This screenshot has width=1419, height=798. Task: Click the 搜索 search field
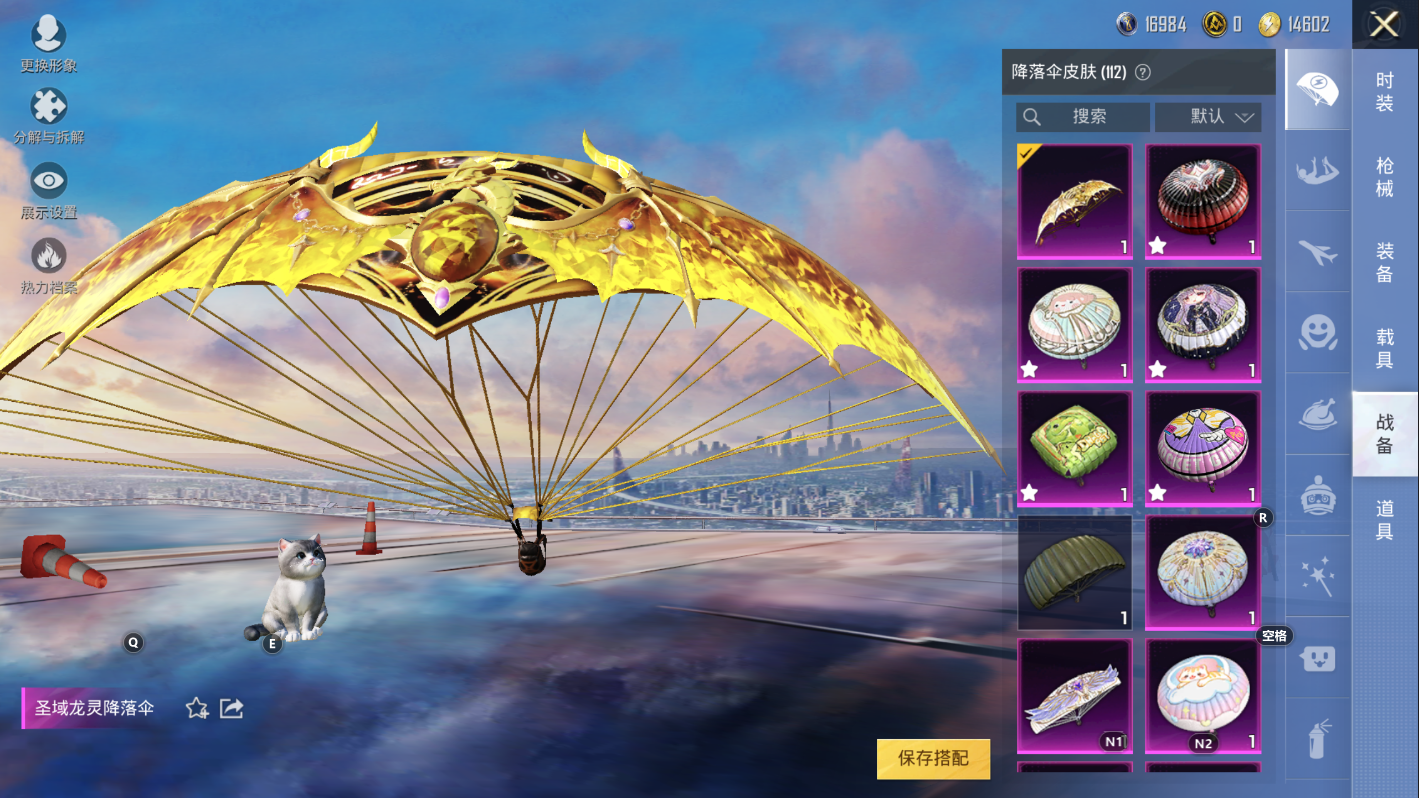pos(1083,117)
